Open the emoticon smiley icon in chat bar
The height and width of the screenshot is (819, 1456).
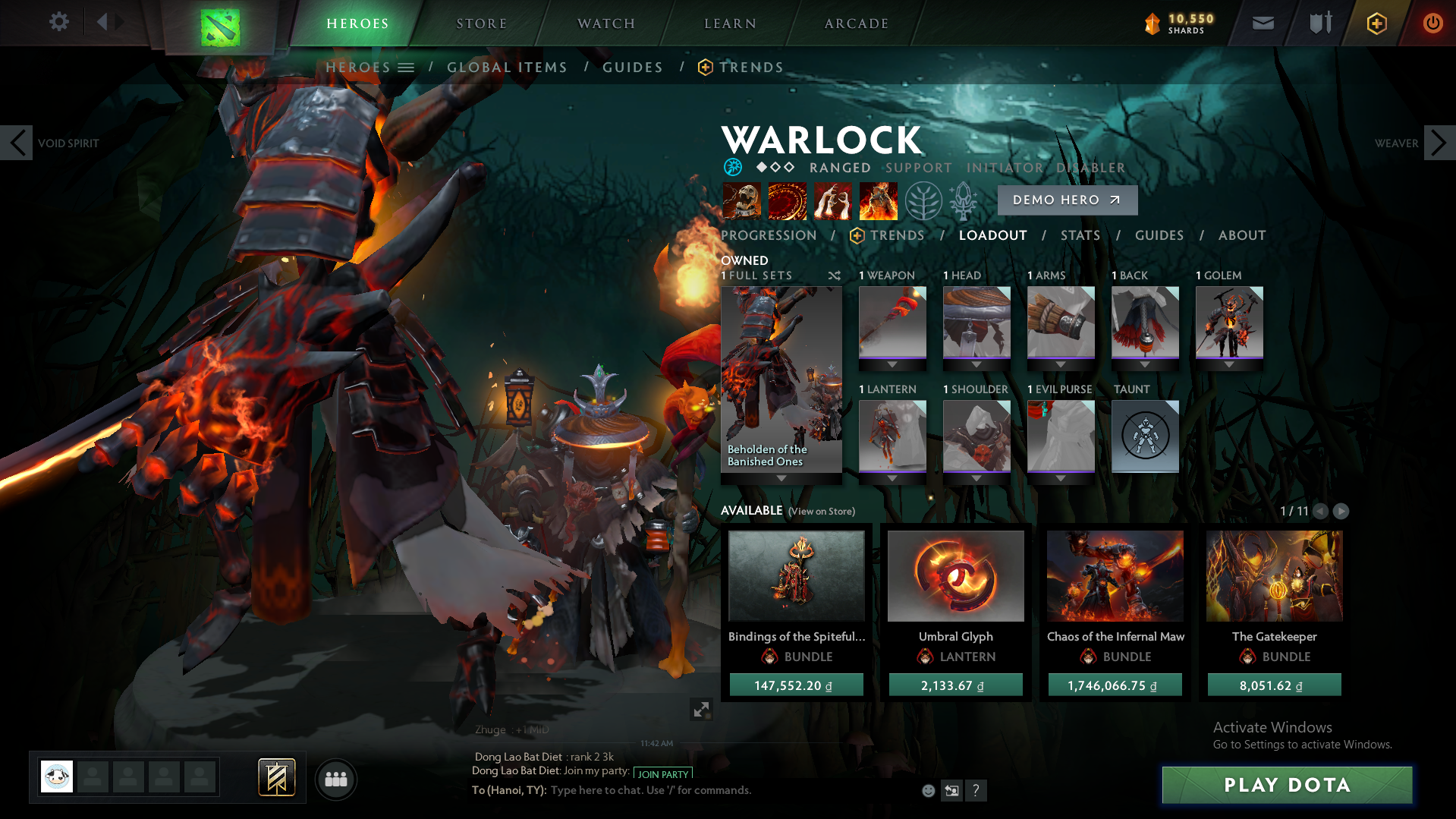(927, 790)
